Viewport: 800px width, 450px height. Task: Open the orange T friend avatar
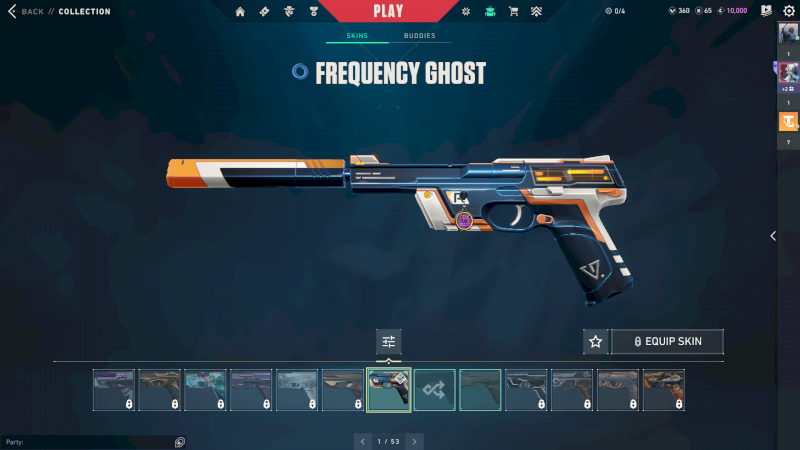pos(788,122)
